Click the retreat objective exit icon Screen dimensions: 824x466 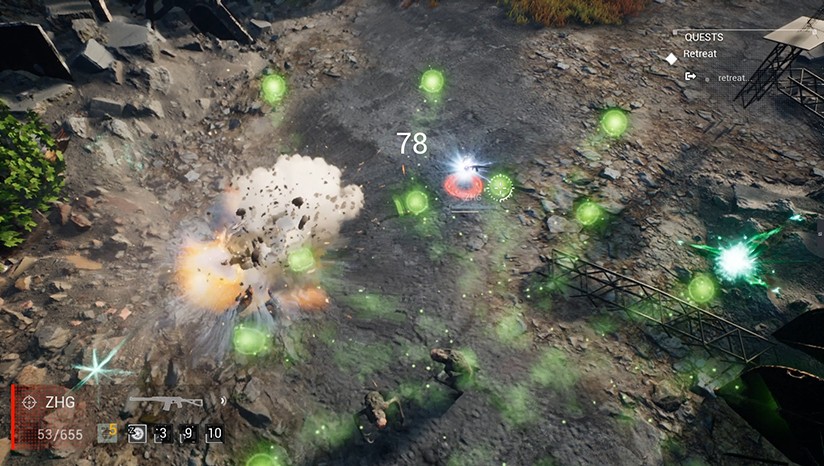pos(690,76)
